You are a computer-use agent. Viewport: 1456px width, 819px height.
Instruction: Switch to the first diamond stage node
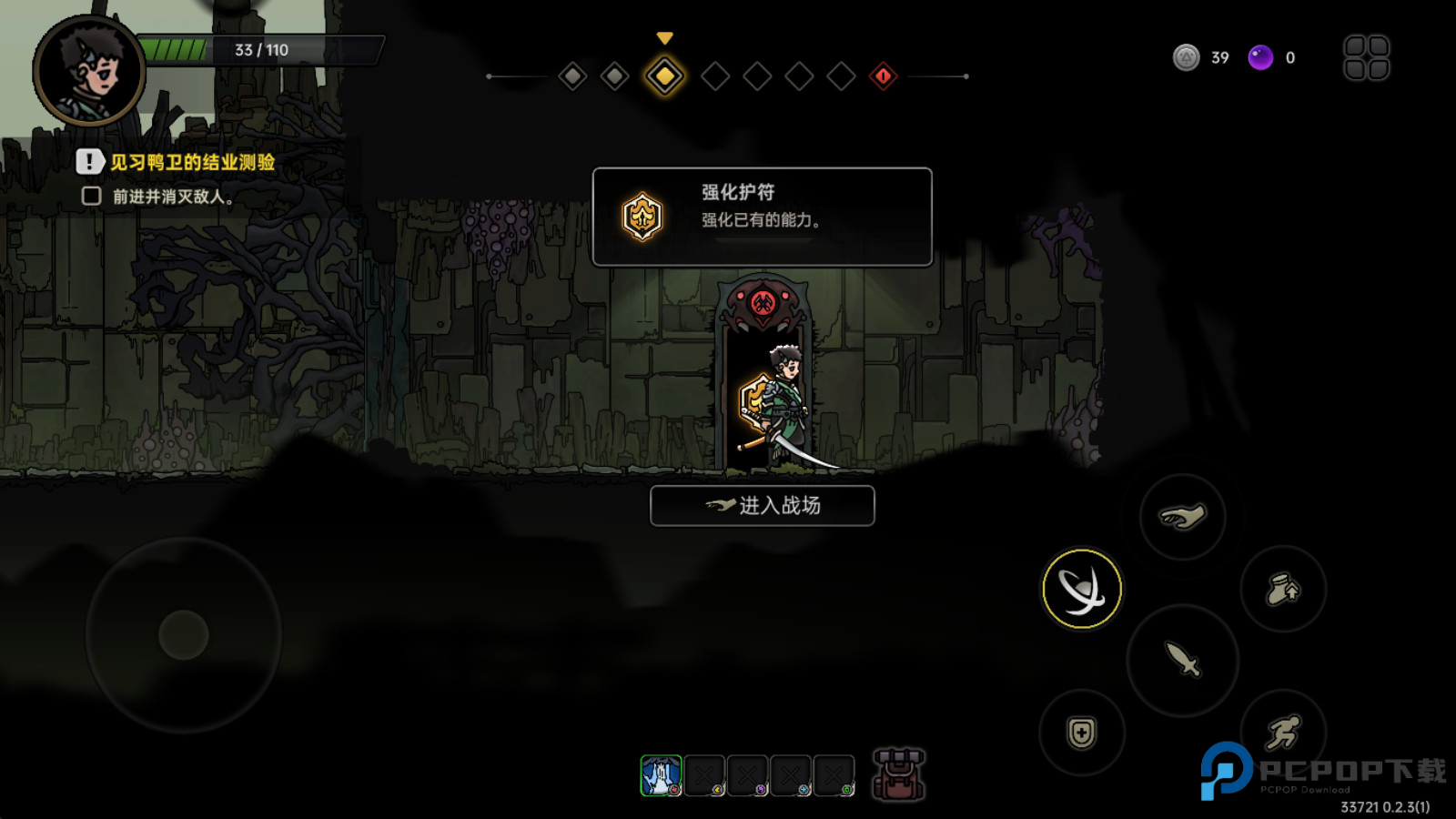tap(574, 76)
